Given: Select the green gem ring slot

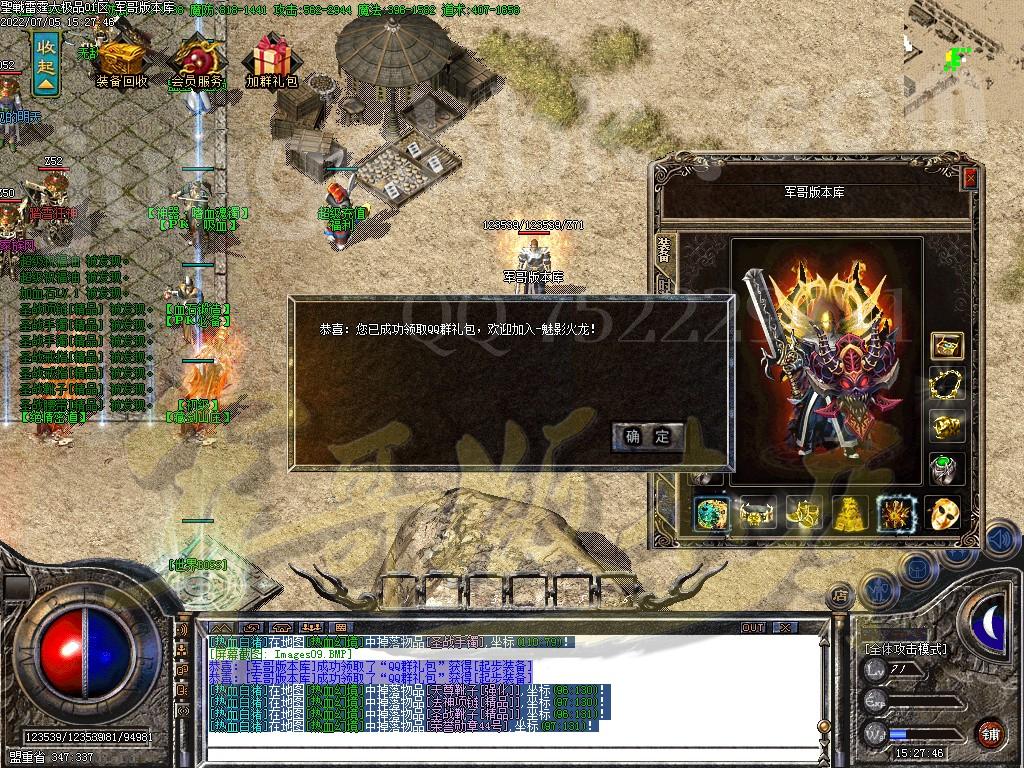Looking at the screenshot, I should [x=946, y=467].
